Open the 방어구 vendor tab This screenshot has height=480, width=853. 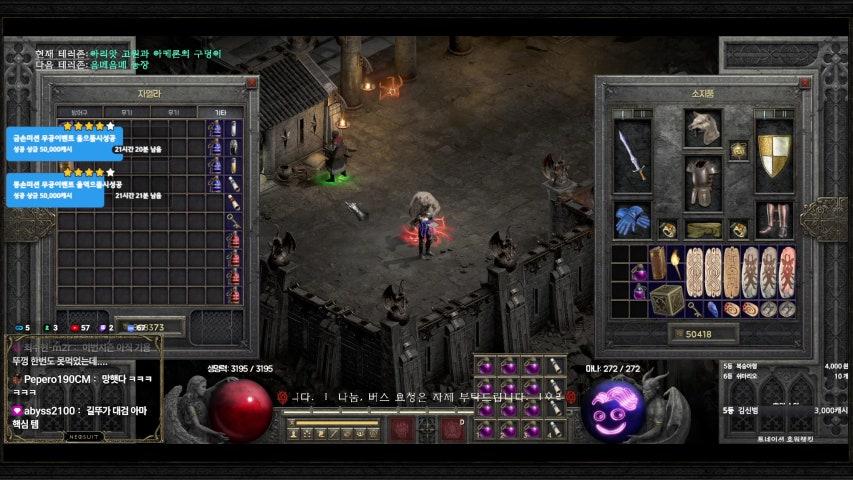(73, 112)
